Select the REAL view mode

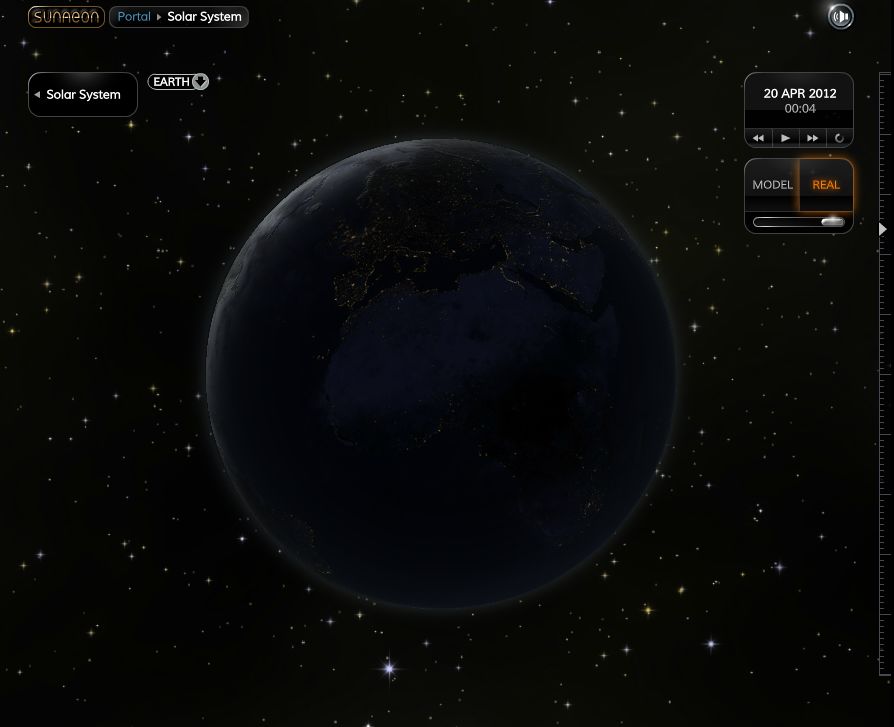pos(826,185)
